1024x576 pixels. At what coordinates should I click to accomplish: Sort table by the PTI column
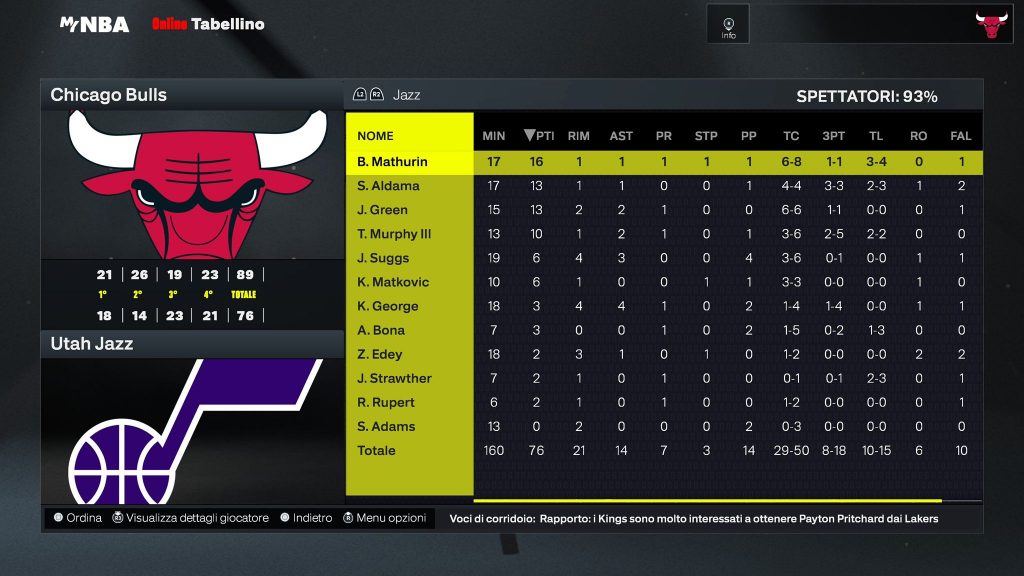(539, 136)
